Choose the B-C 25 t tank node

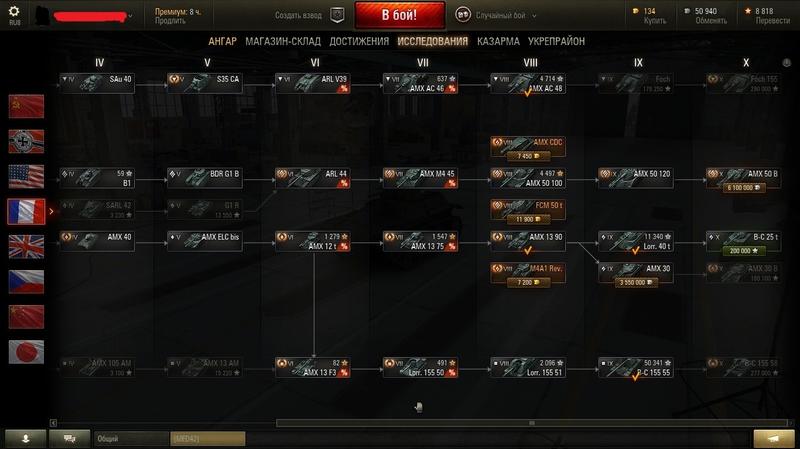(x=743, y=241)
